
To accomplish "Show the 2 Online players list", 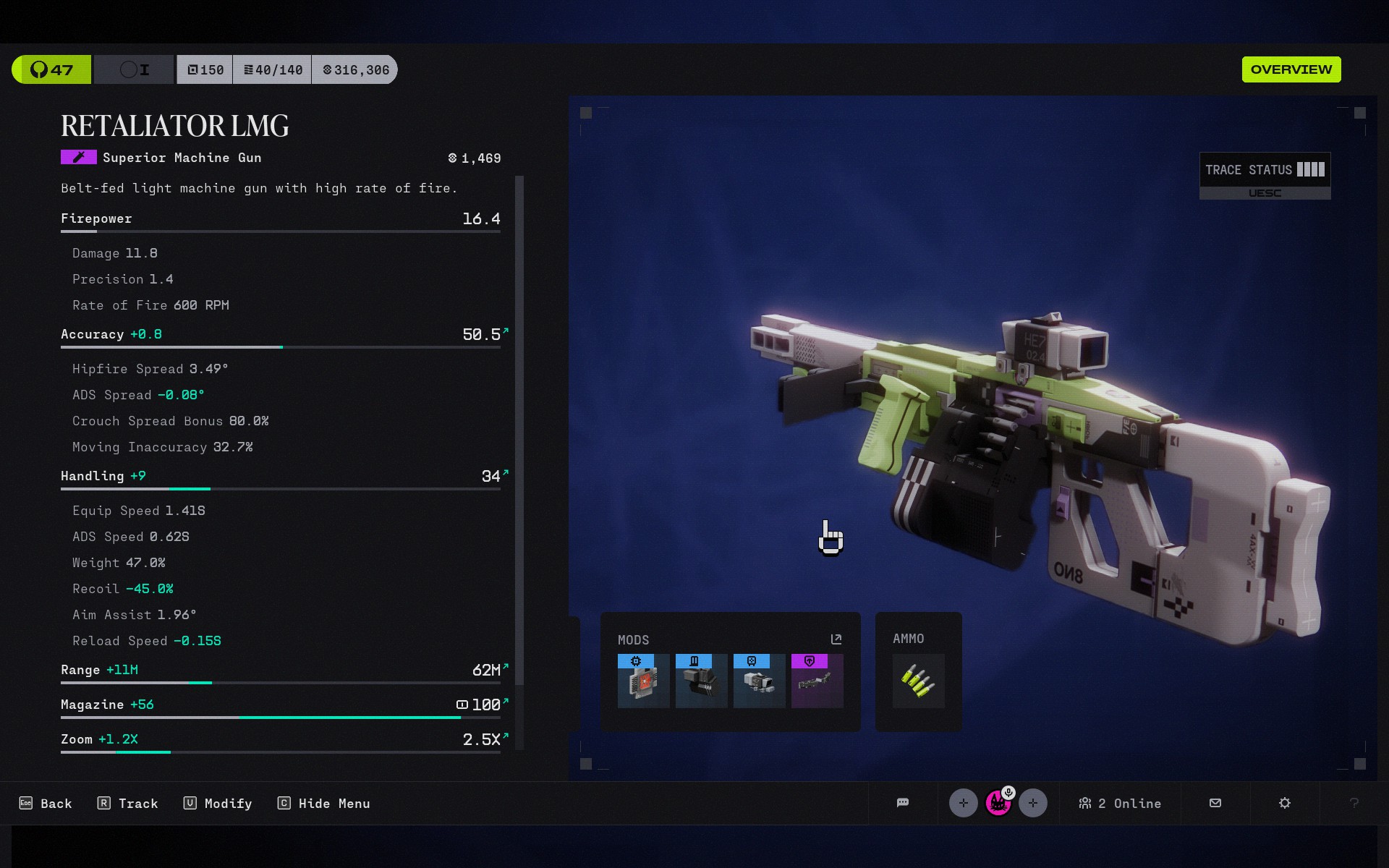I will 1120,804.
